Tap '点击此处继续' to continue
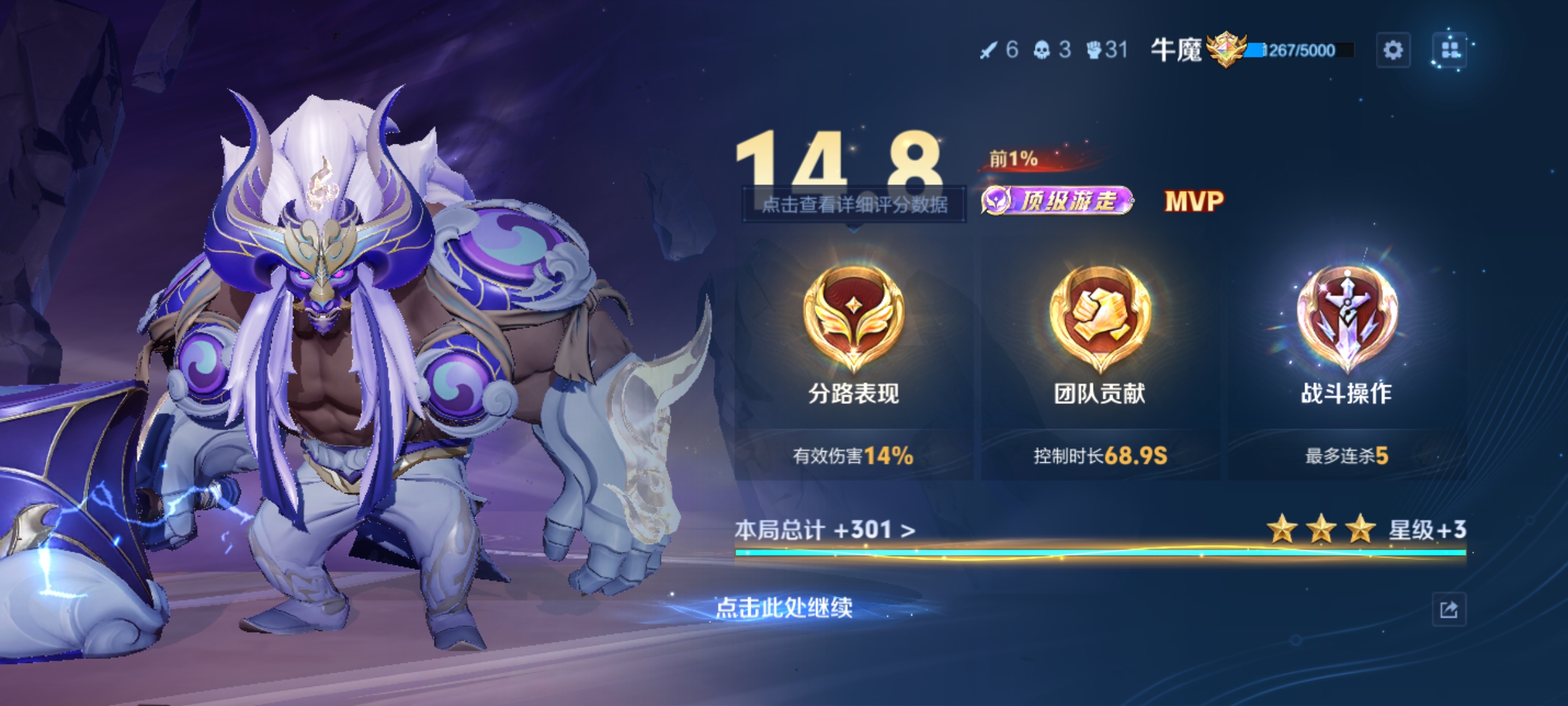 (784, 608)
